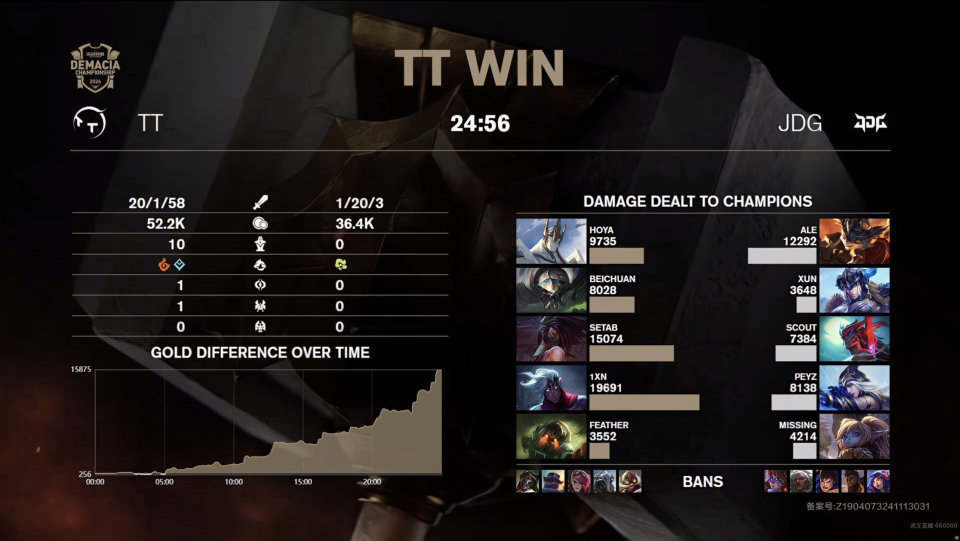Click the JDG team logo
960x541 pixels.
click(x=869, y=123)
